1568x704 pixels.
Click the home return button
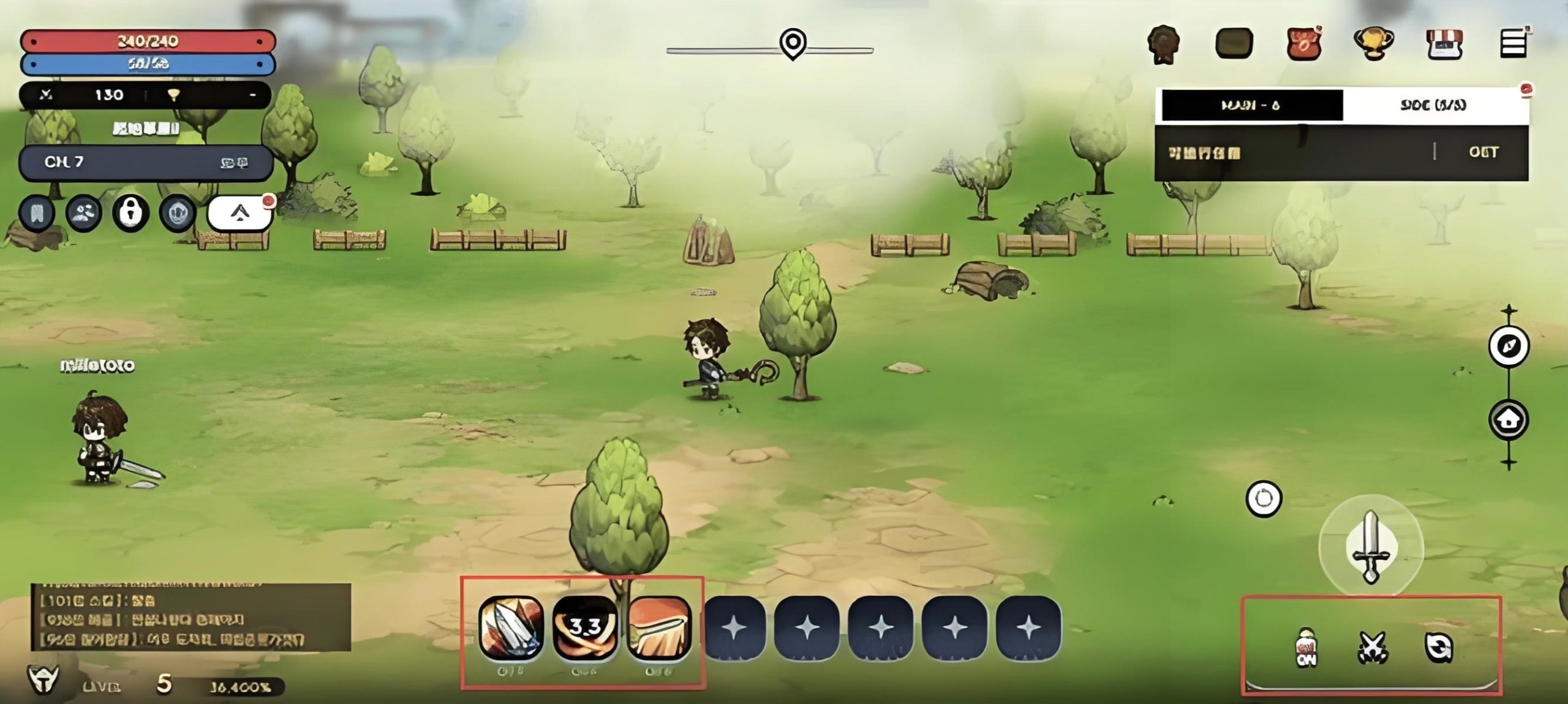[1508, 419]
